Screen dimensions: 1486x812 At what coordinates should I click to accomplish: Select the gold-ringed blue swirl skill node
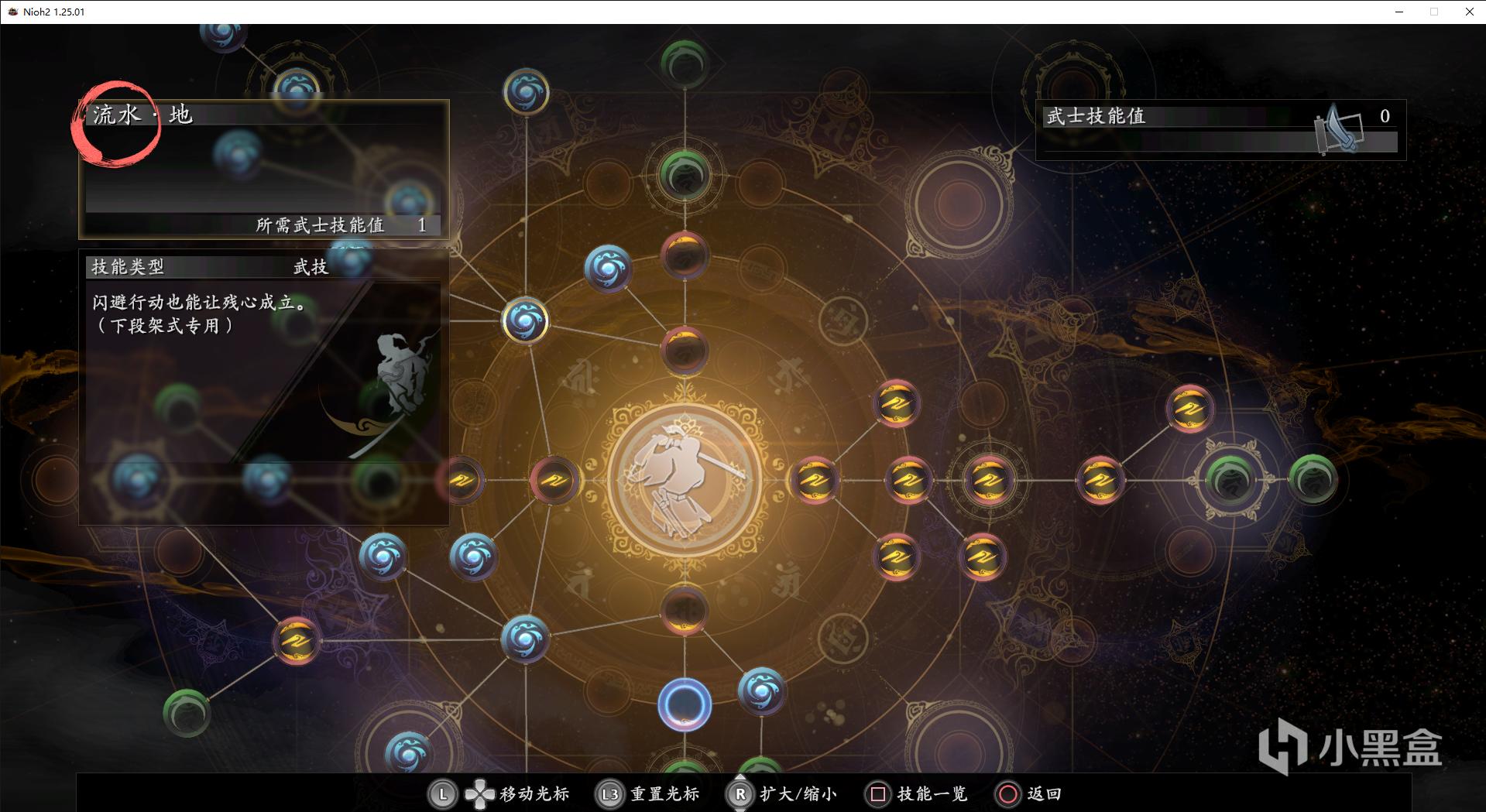pyautogui.click(x=526, y=320)
